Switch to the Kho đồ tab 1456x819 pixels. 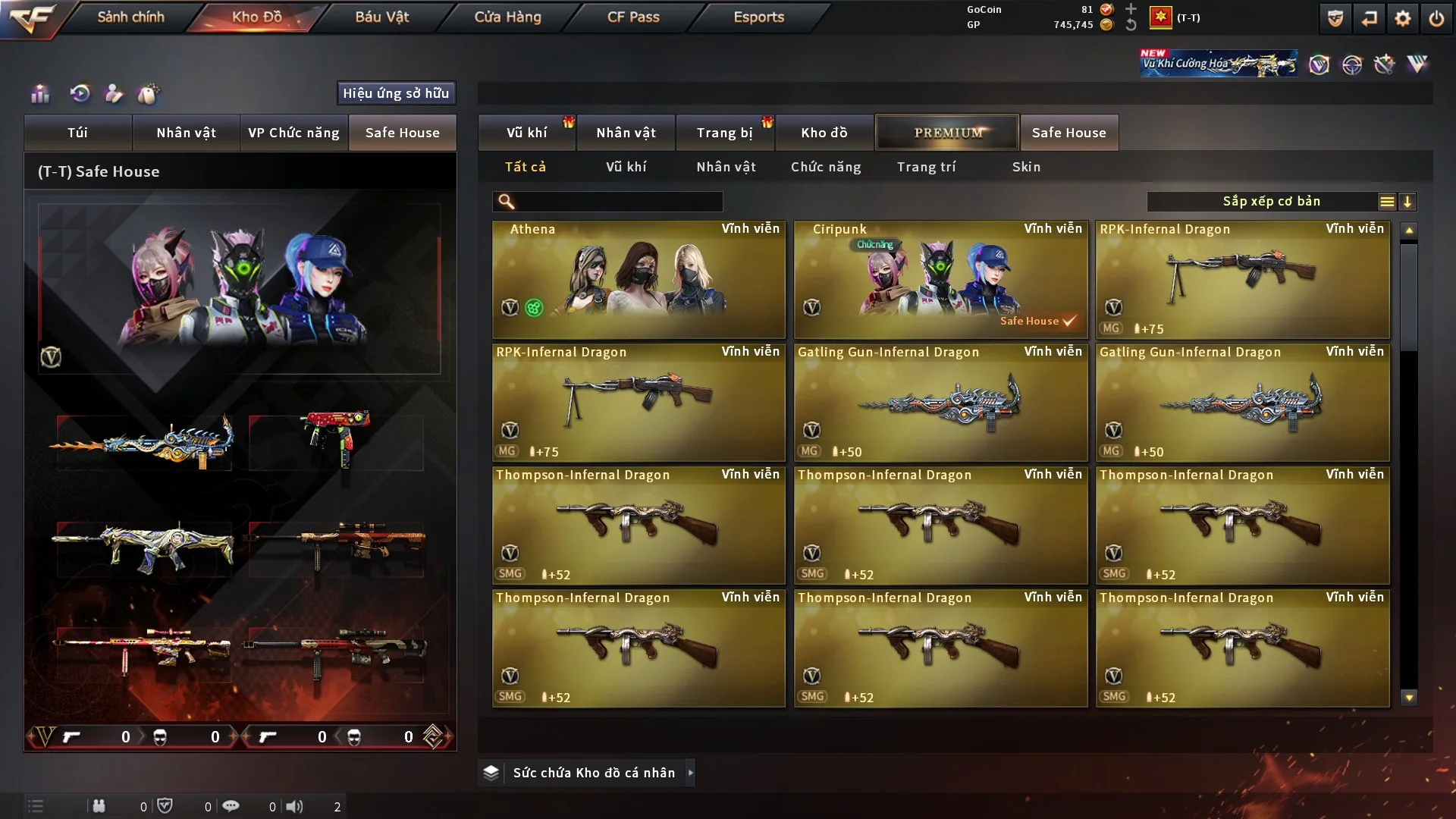coord(824,133)
